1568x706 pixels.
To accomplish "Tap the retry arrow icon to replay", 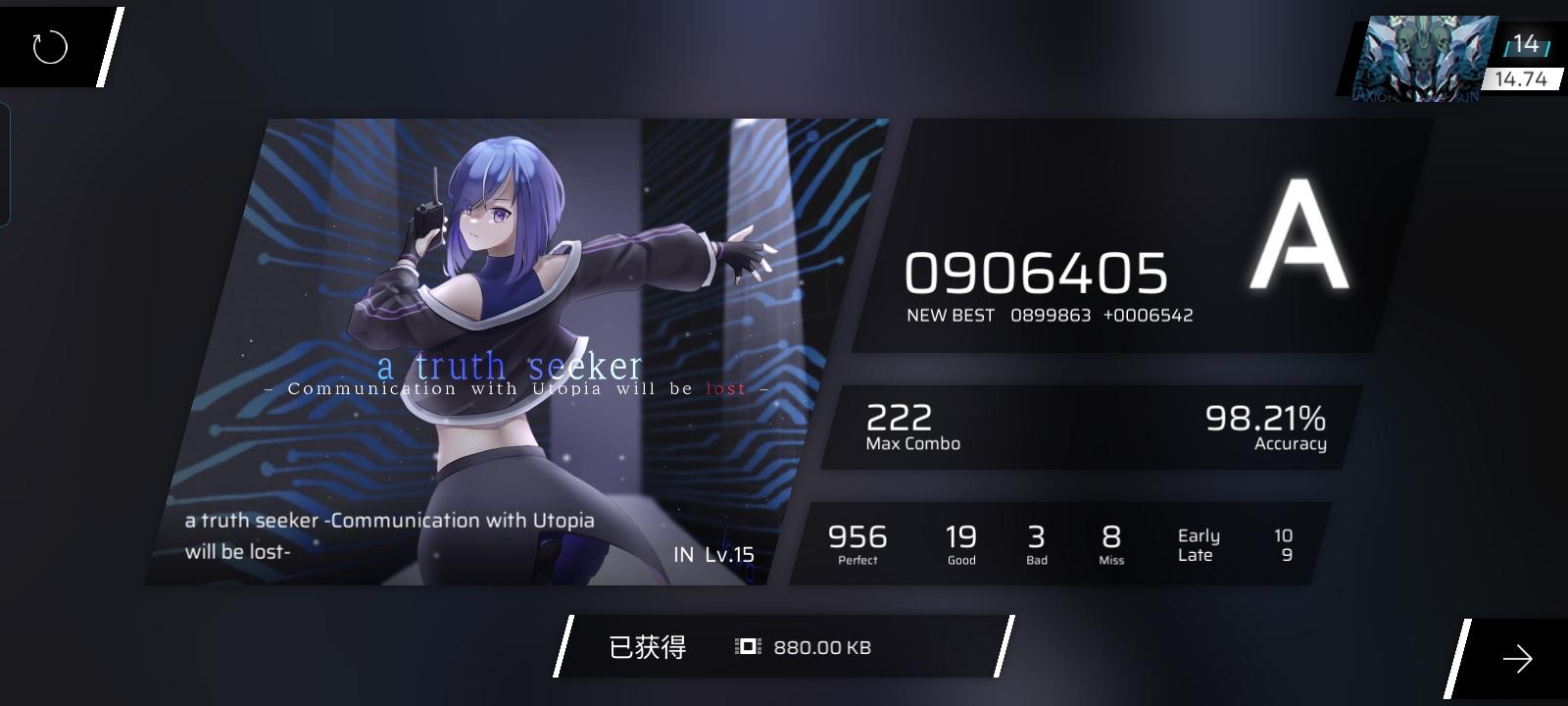I will [47, 45].
